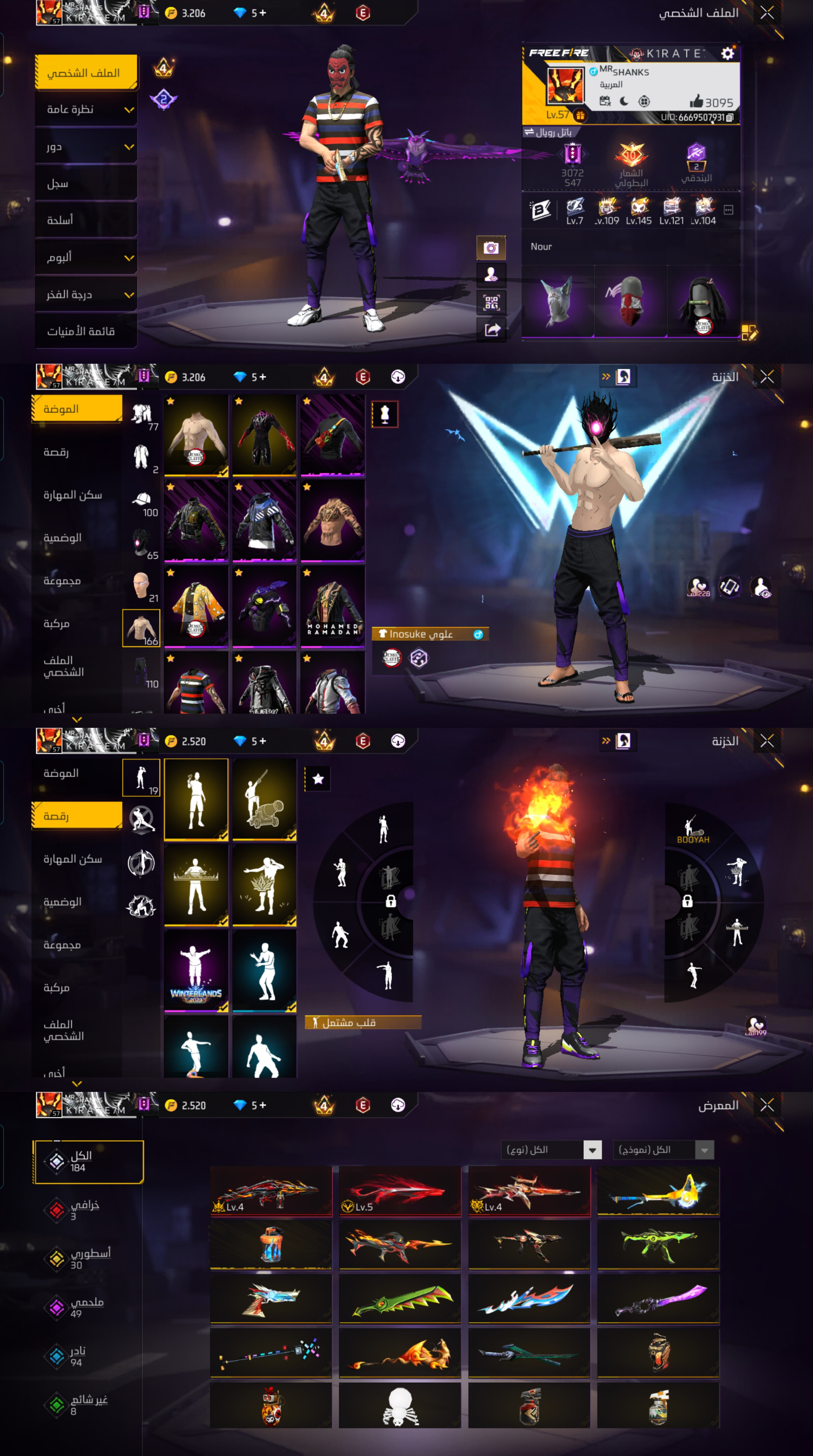Close the المعرض gallery screen

[x=767, y=1105]
